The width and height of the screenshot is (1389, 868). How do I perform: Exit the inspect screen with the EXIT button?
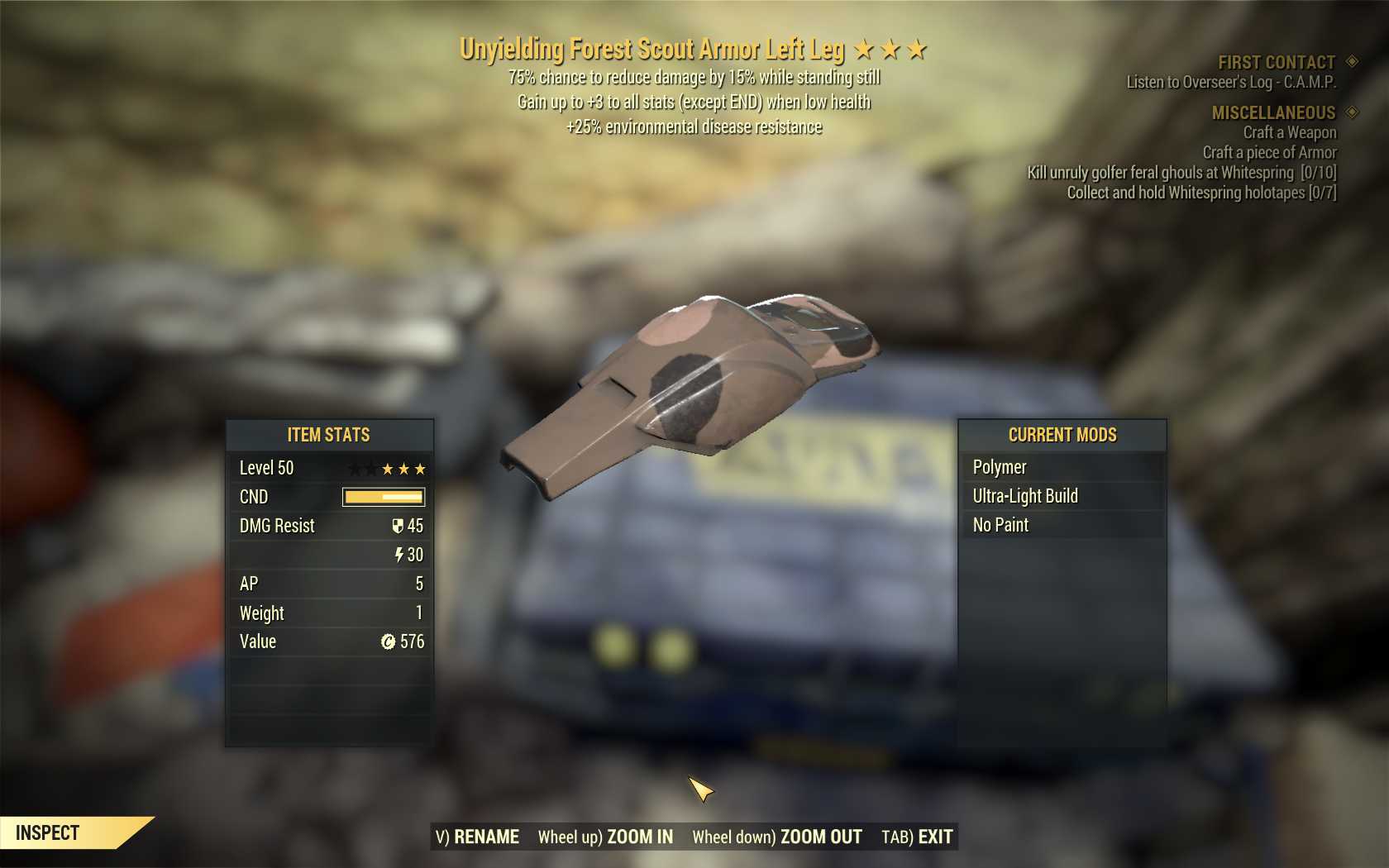pos(917,837)
